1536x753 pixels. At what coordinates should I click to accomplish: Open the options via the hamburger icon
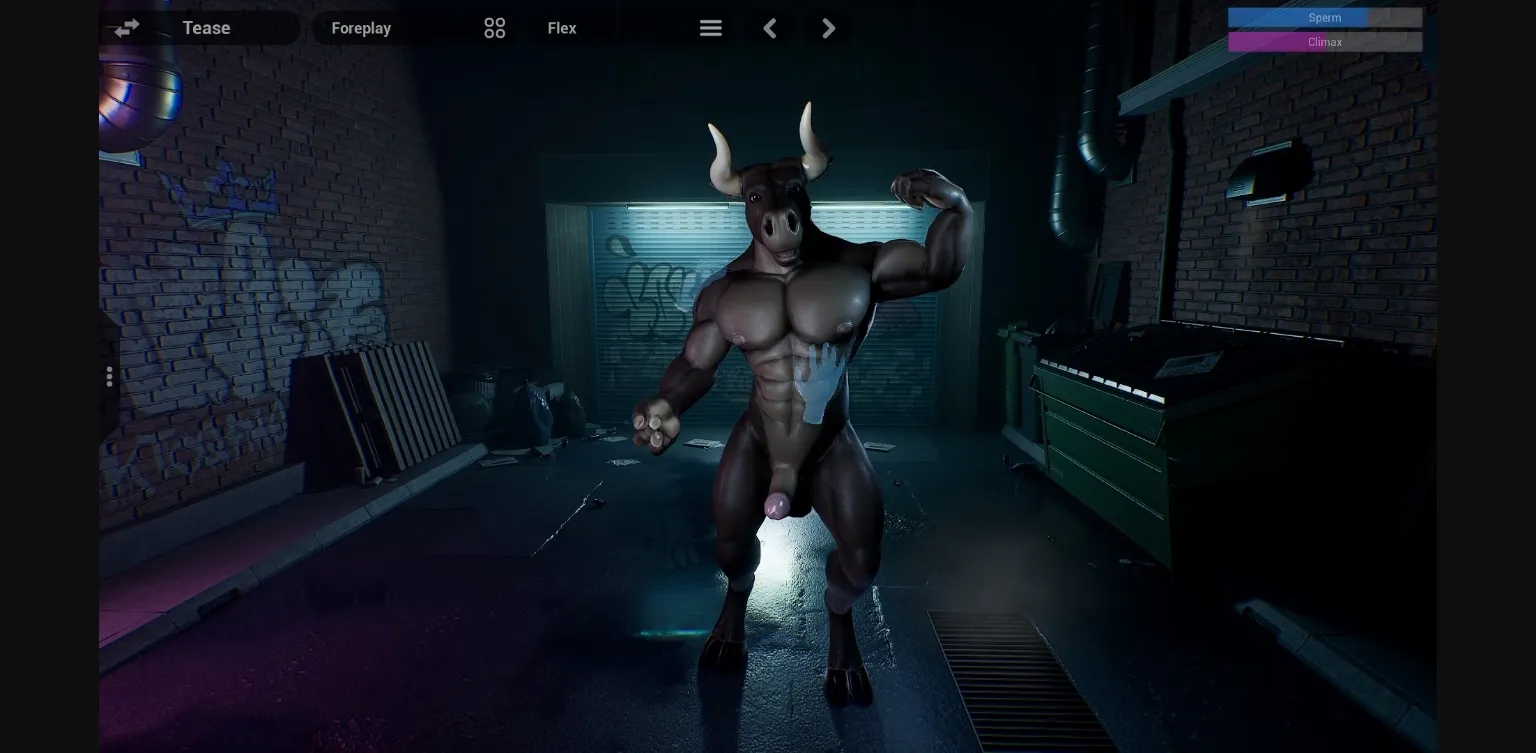(710, 28)
